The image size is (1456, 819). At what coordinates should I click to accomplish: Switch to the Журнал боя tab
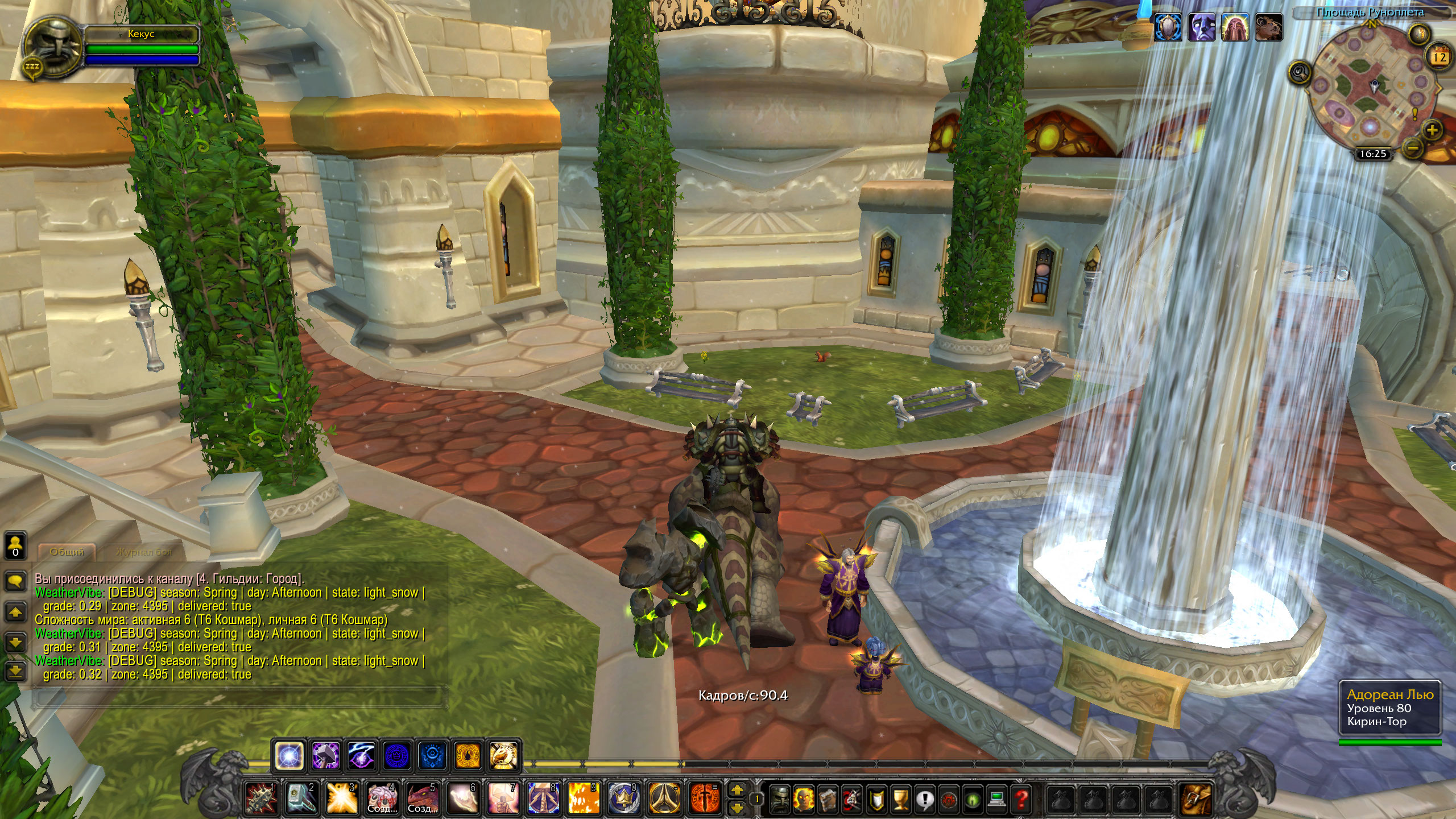[x=143, y=552]
